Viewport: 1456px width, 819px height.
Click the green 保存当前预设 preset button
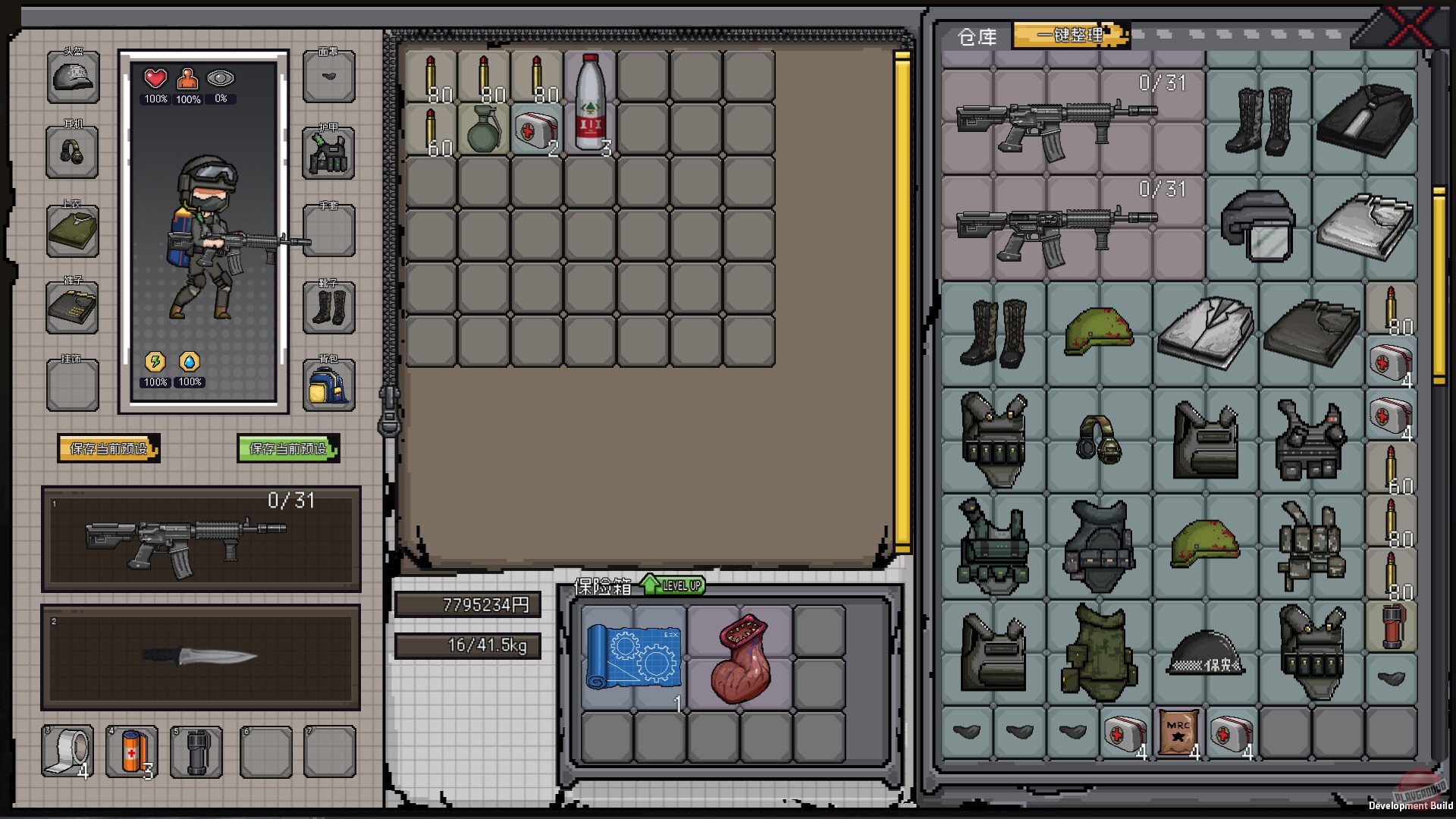coord(288,447)
